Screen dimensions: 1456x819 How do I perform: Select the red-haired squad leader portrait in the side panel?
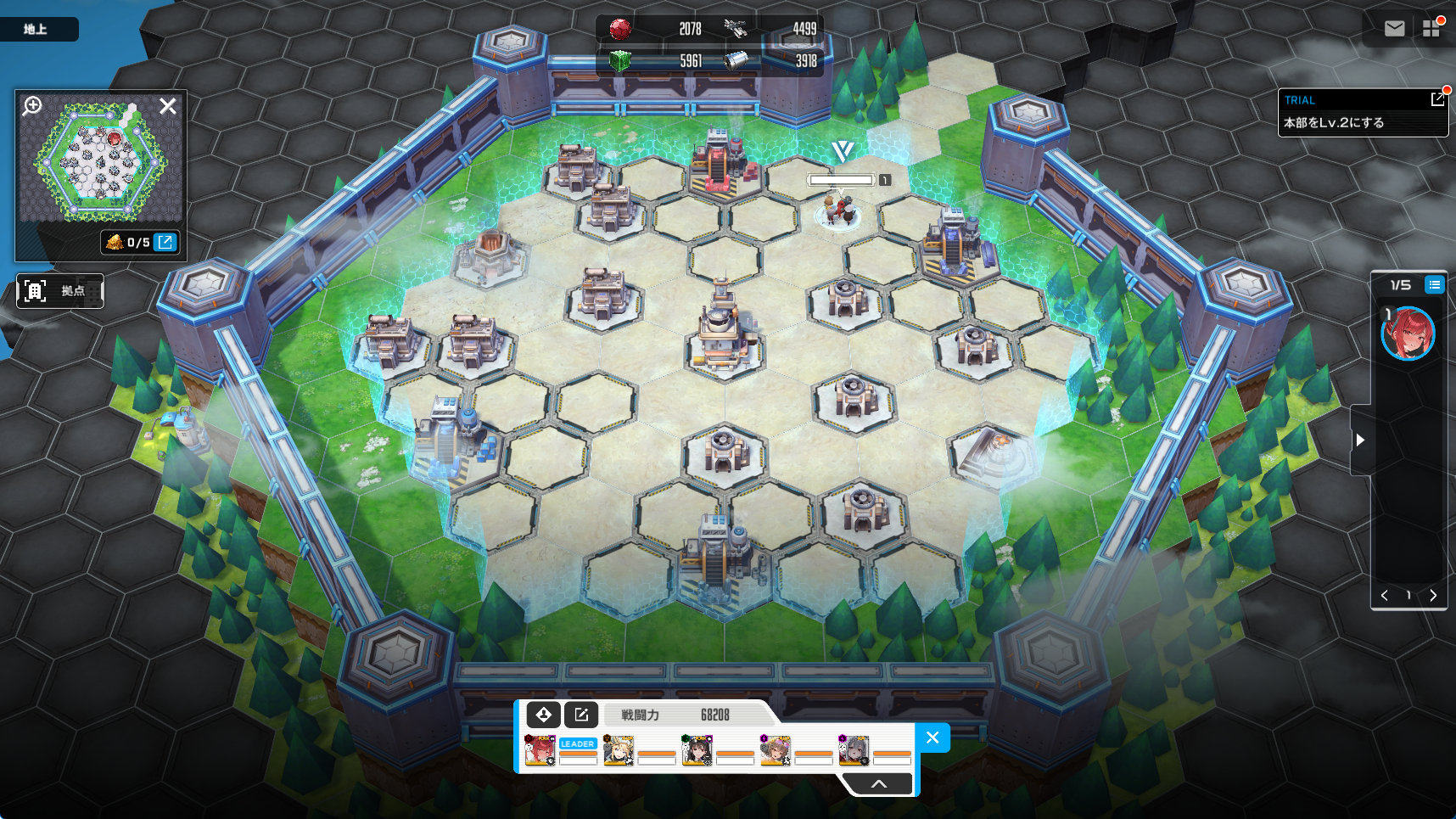tap(1408, 334)
